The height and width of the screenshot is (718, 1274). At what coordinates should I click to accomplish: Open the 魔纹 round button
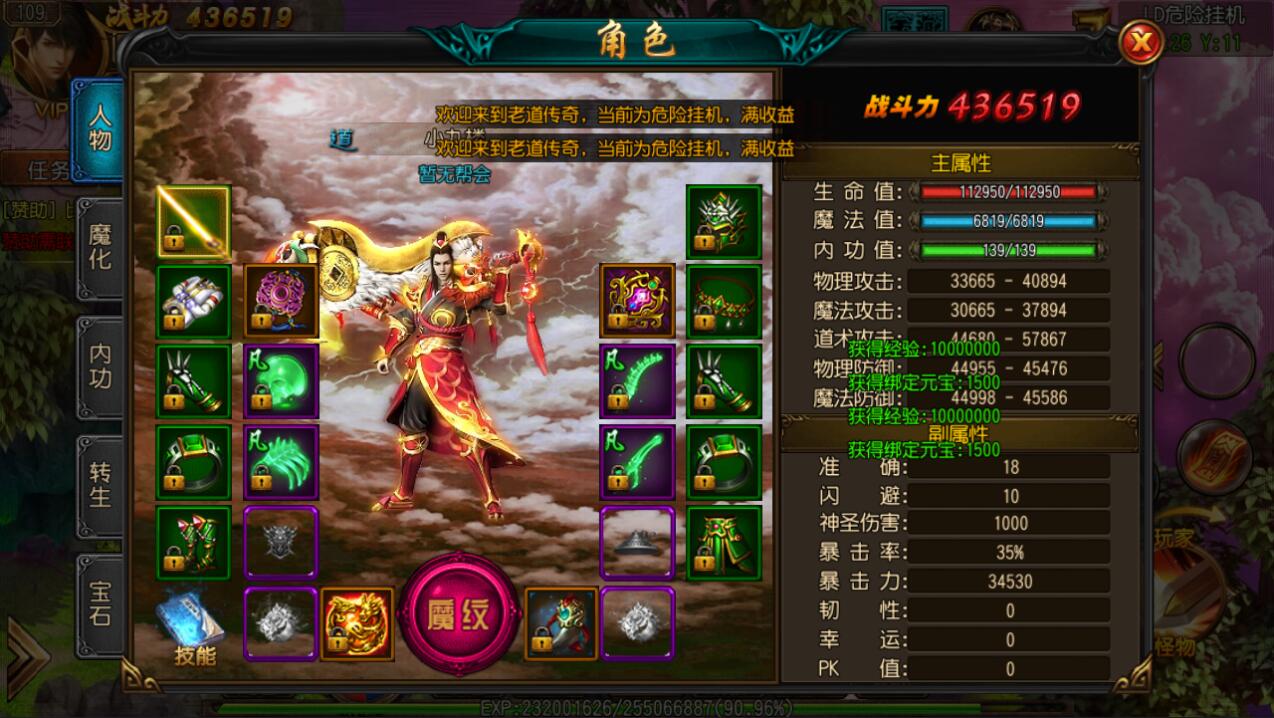(459, 615)
